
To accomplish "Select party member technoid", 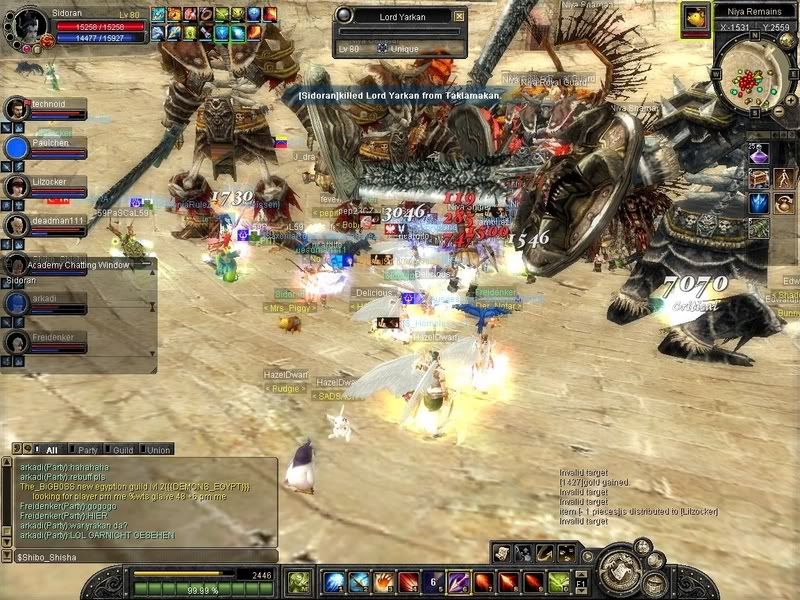I will 18,109.
